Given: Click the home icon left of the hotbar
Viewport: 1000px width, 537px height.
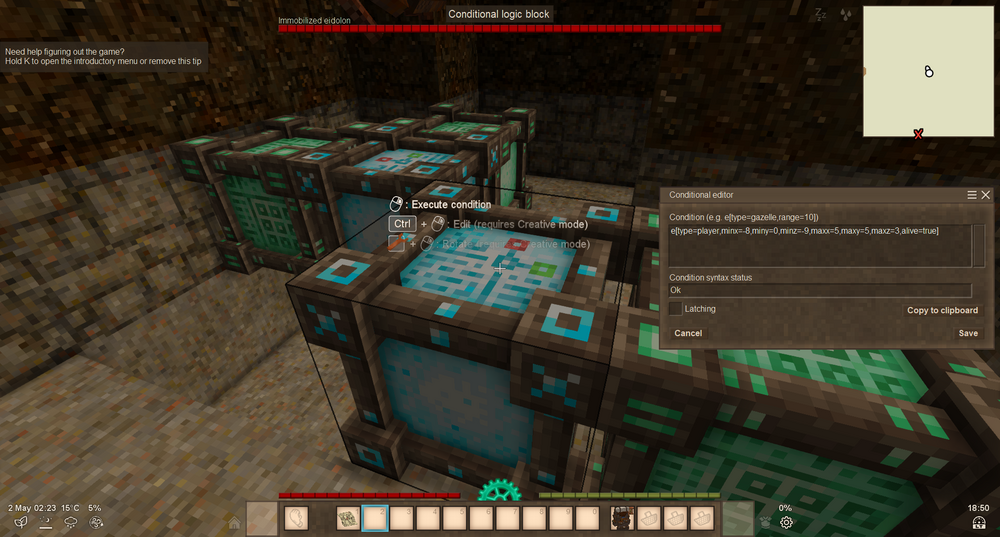Looking at the screenshot, I should coord(234,522).
